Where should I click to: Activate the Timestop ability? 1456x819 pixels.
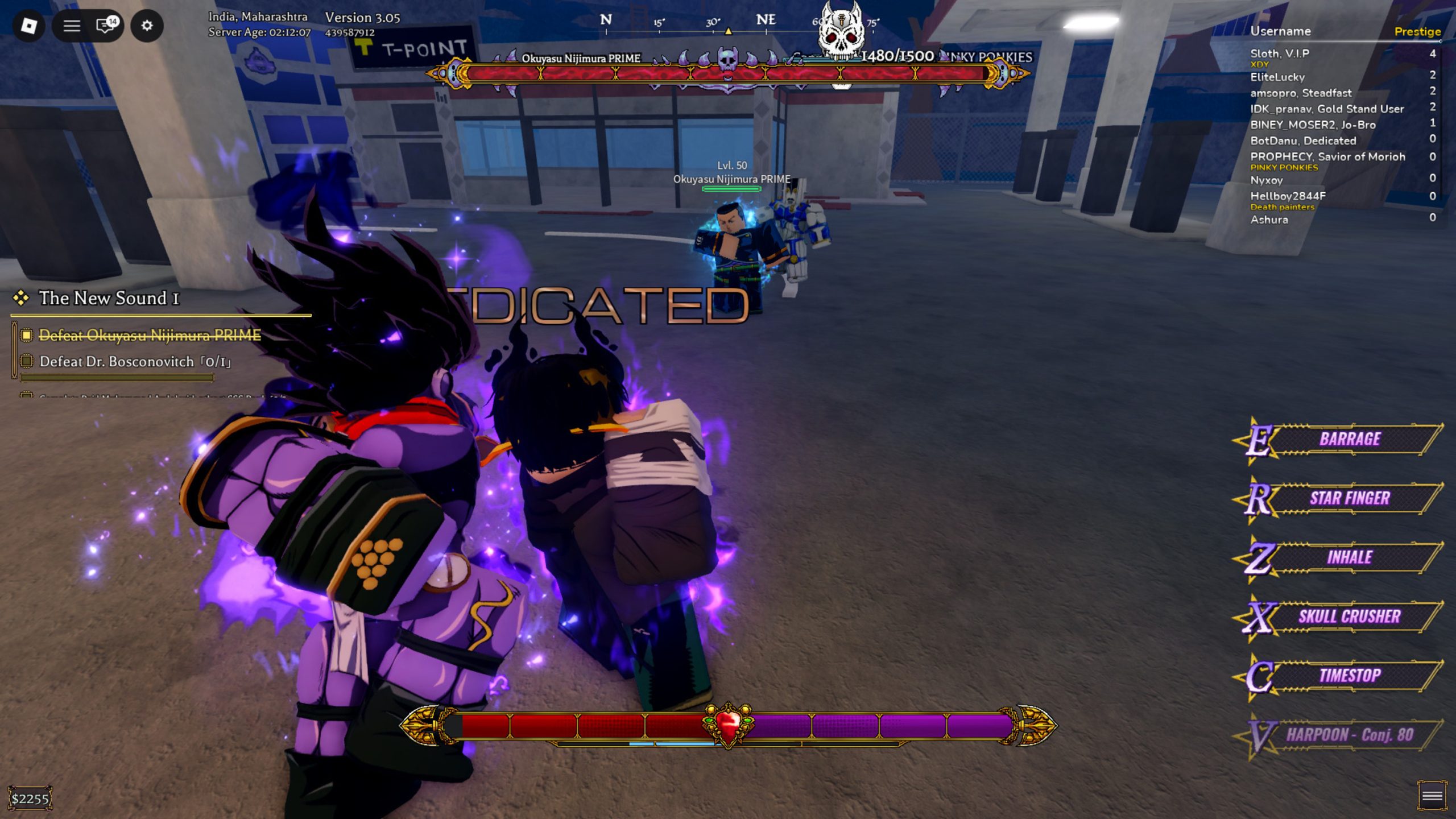click(x=1349, y=676)
